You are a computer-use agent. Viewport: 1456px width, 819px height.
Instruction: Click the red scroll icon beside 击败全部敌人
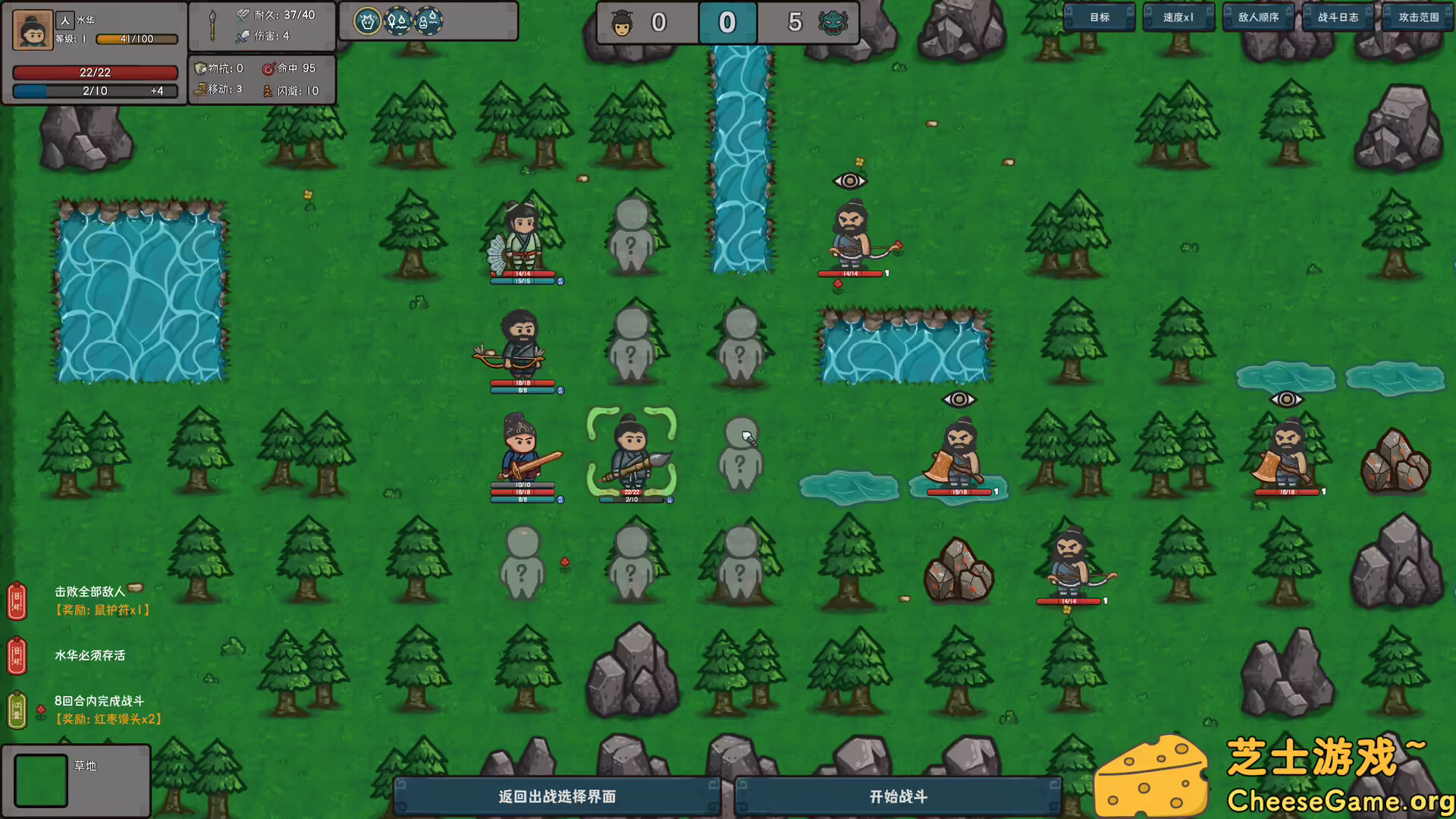17,601
